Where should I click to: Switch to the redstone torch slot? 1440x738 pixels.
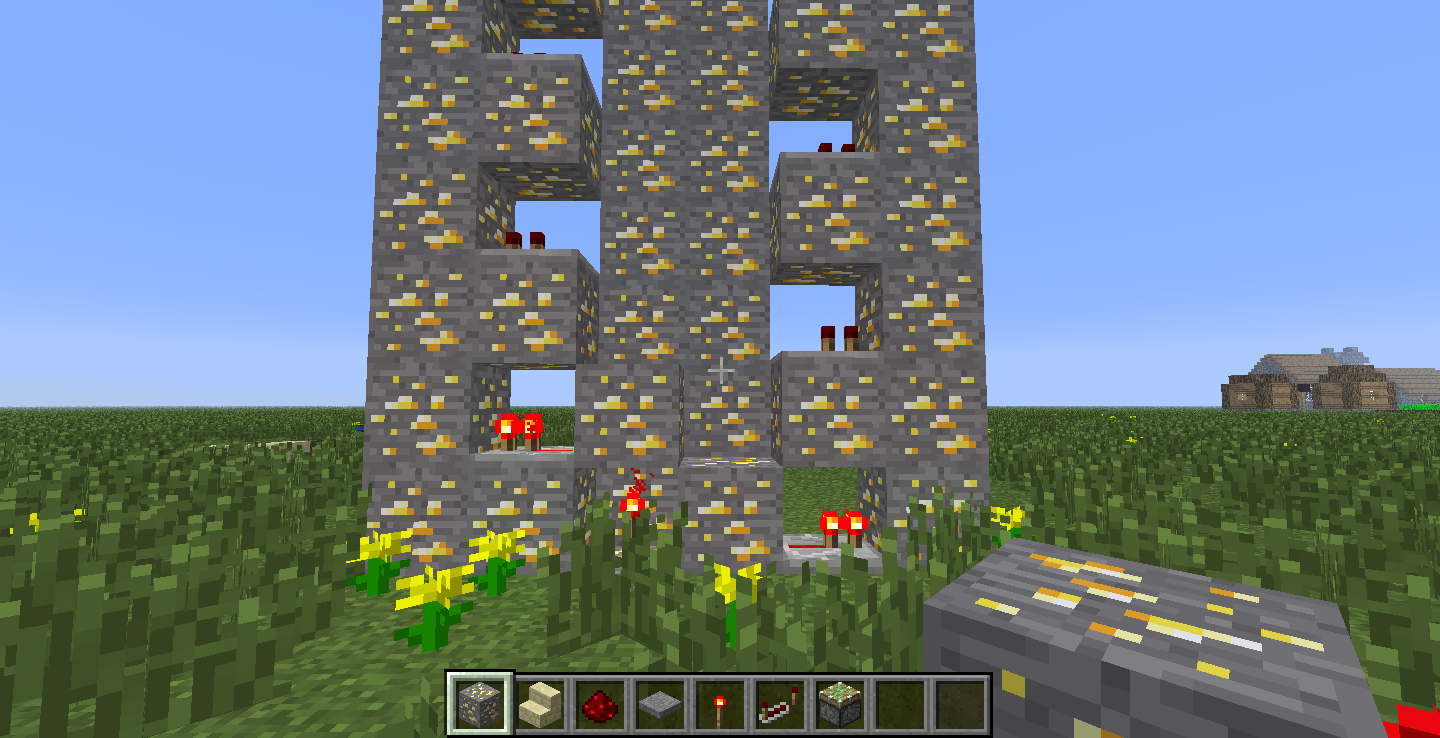pos(719,703)
